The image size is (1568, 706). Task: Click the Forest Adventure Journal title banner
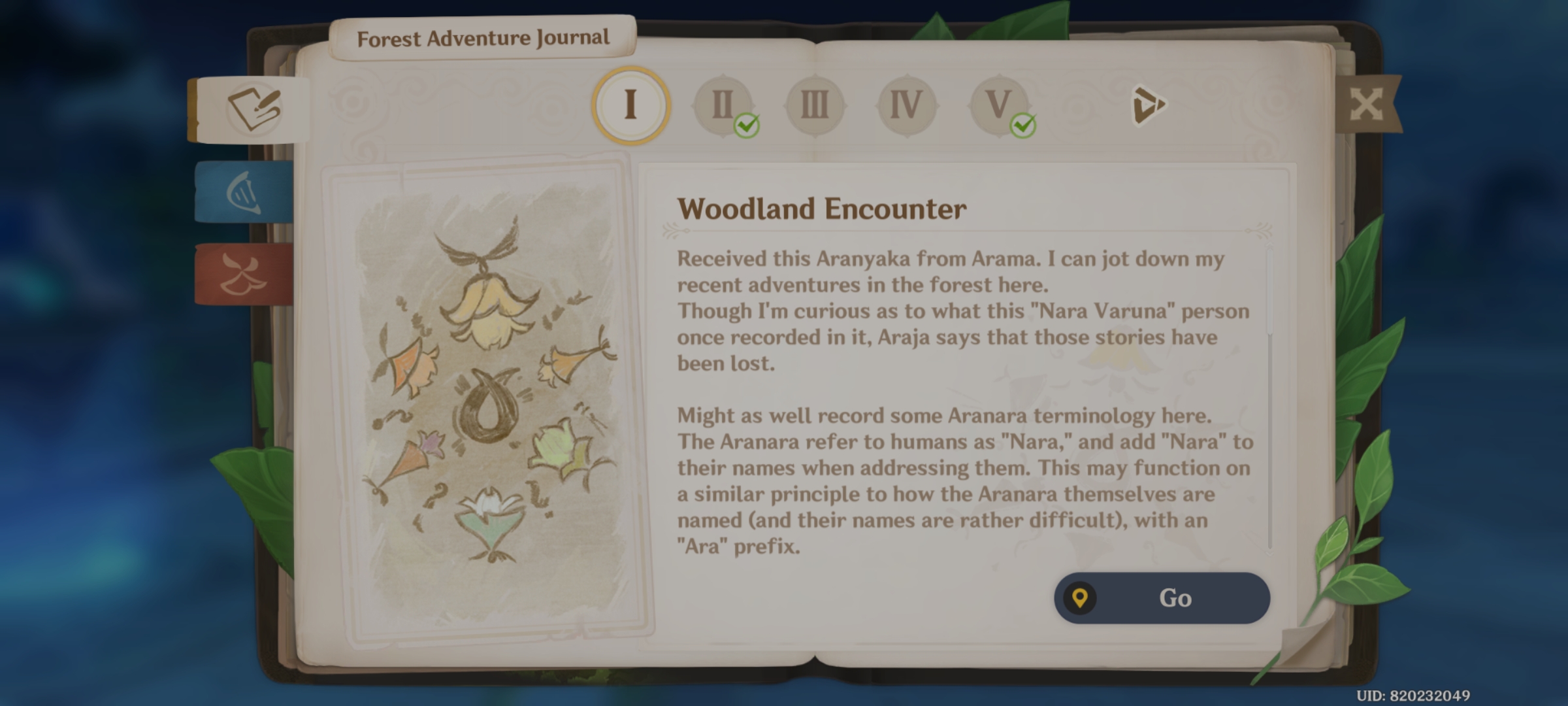point(485,37)
